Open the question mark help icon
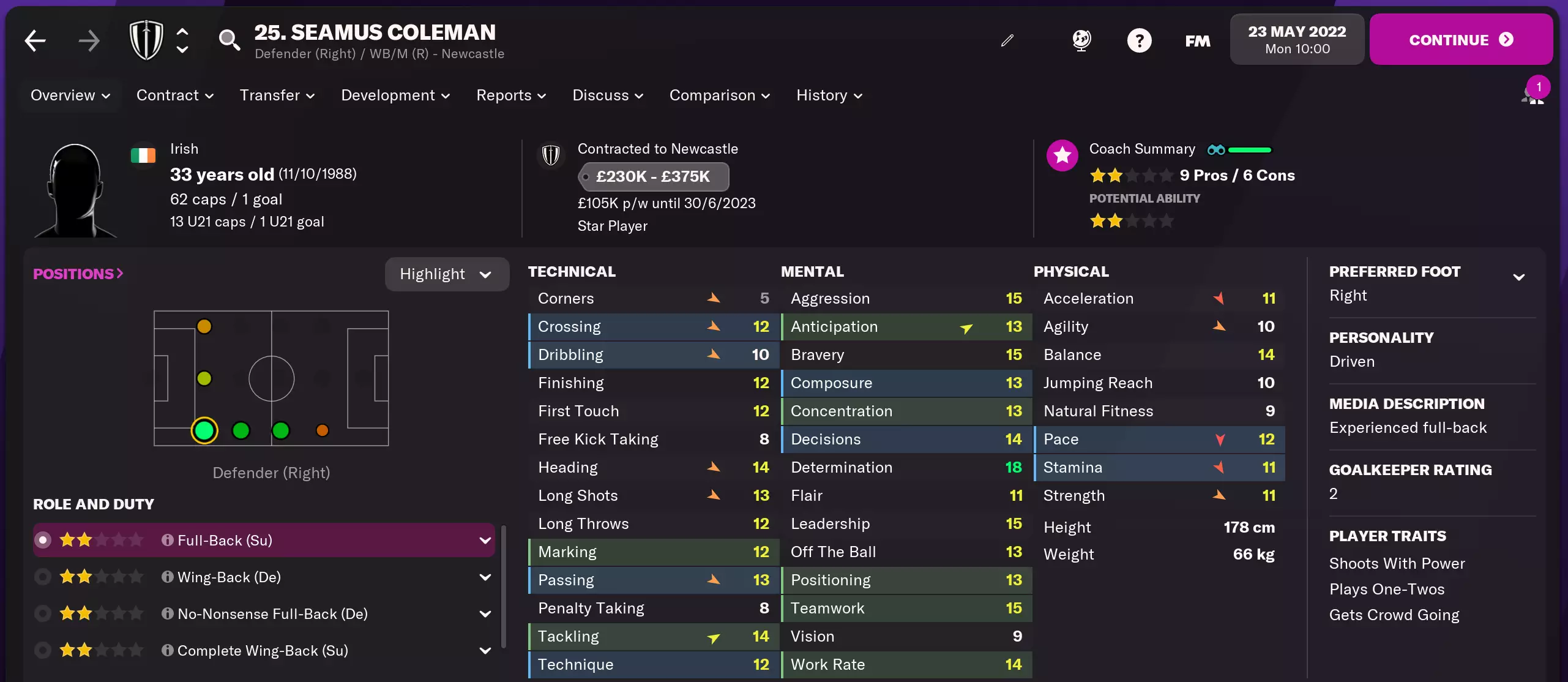Viewport: 1568px width, 682px height. coord(1139,41)
